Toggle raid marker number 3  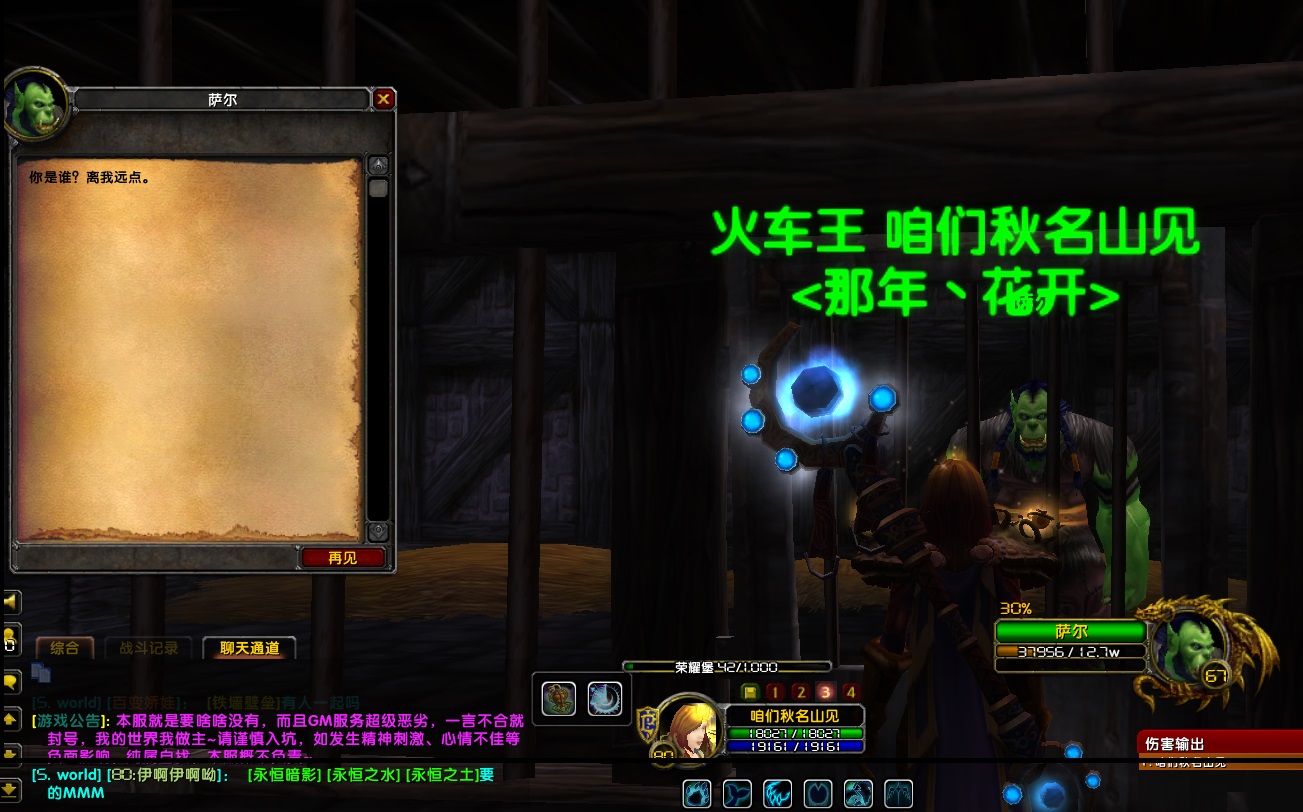[827, 690]
